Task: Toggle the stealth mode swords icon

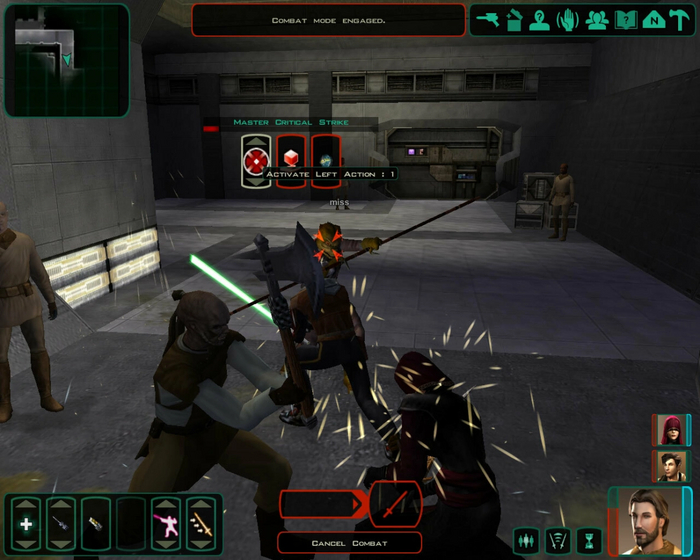Action: pos(558,541)
